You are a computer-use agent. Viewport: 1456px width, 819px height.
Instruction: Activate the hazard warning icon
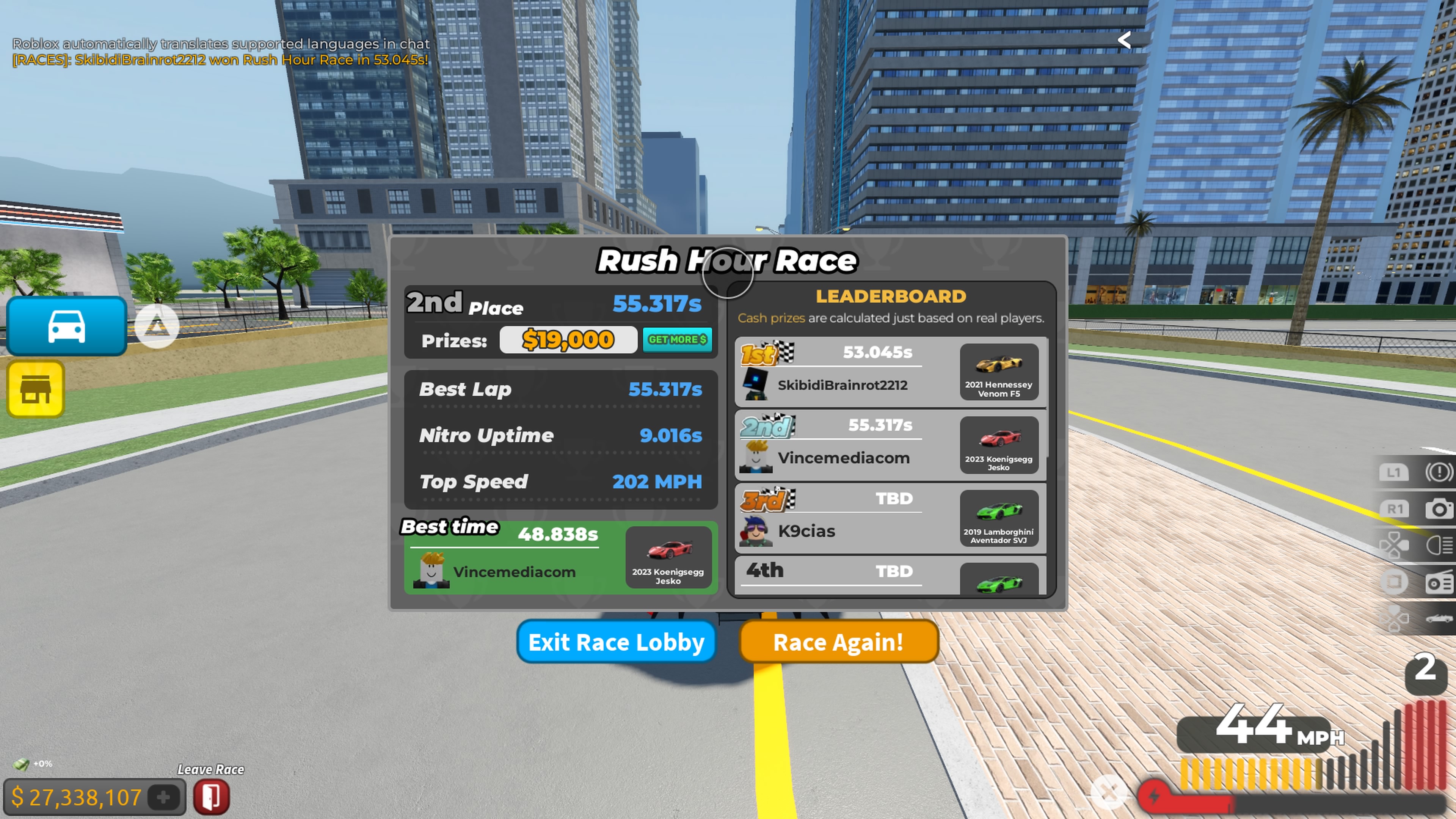[x=1439, y=472]
